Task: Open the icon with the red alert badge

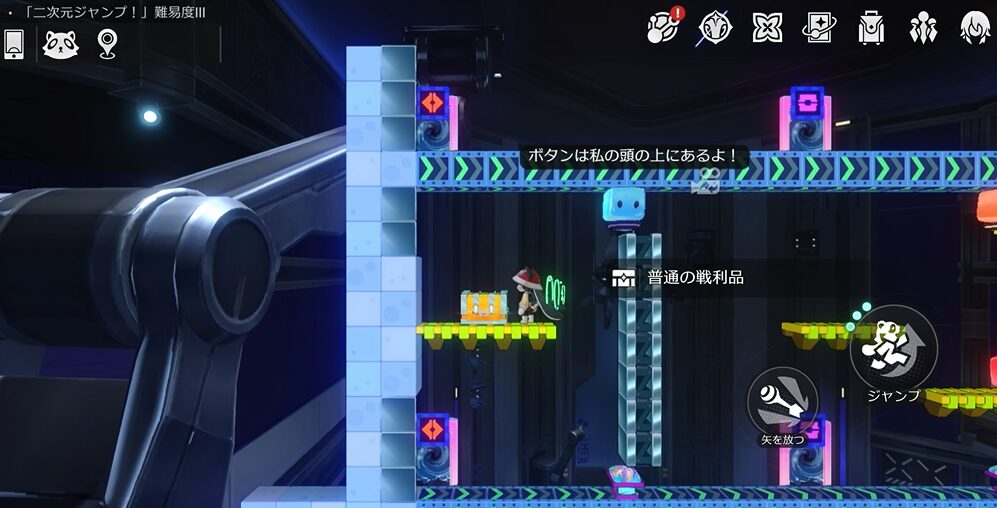Action: coord(663,27)
